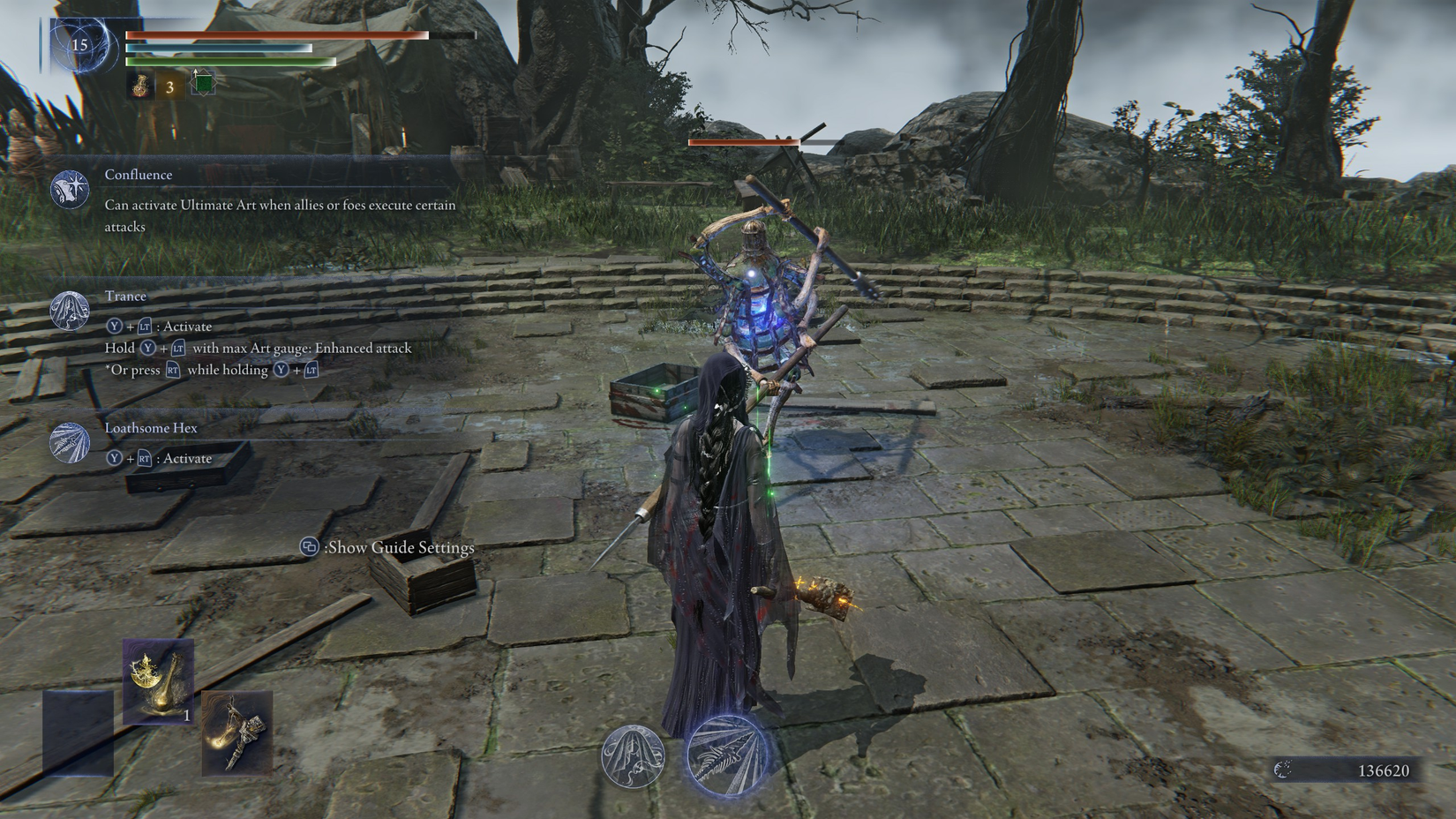Open the Show Guide Settings link
The image size is (1456, 819).
tap(399, 547)
